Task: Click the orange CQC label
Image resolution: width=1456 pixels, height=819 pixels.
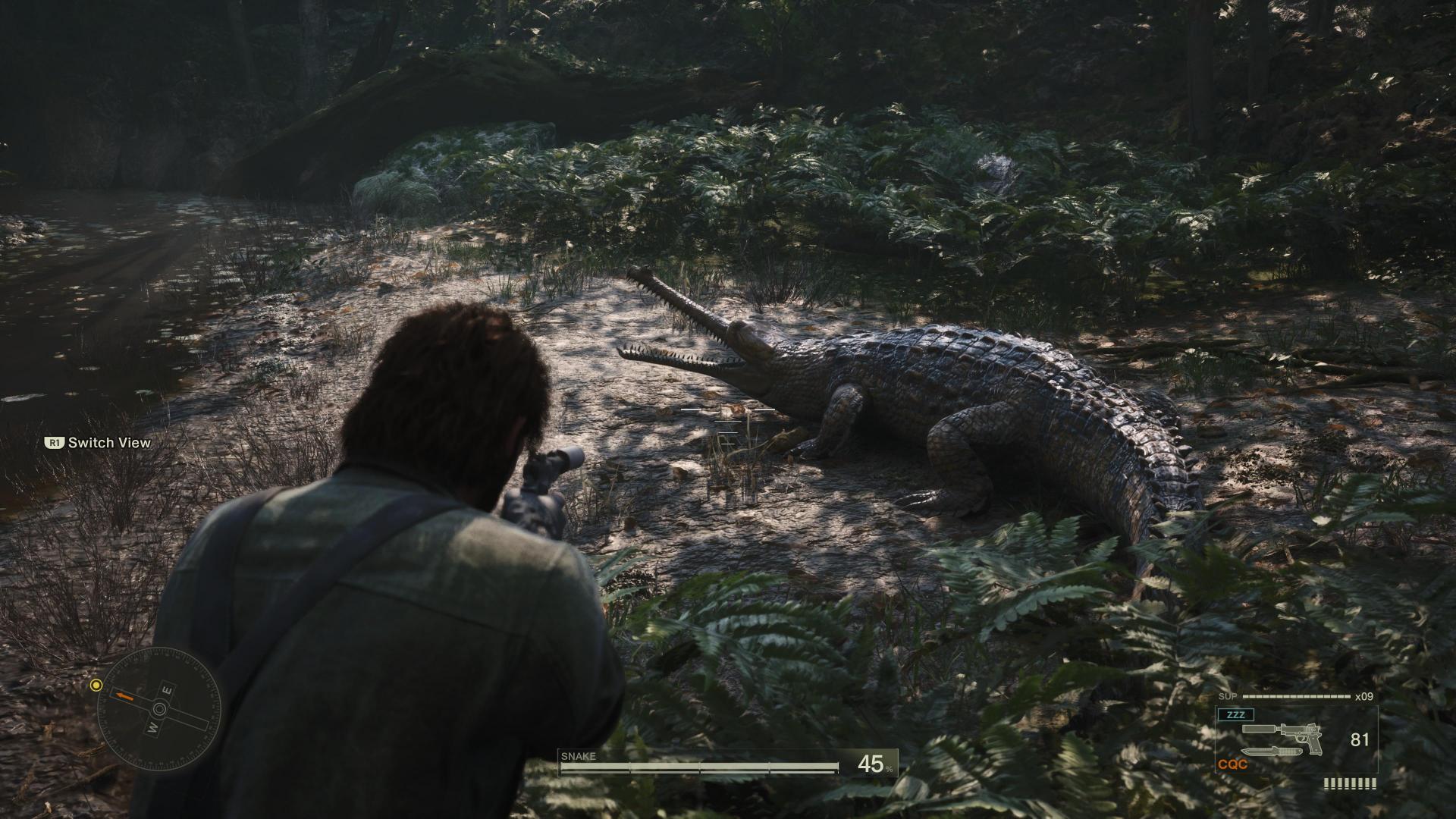Action: (1232, 765)
